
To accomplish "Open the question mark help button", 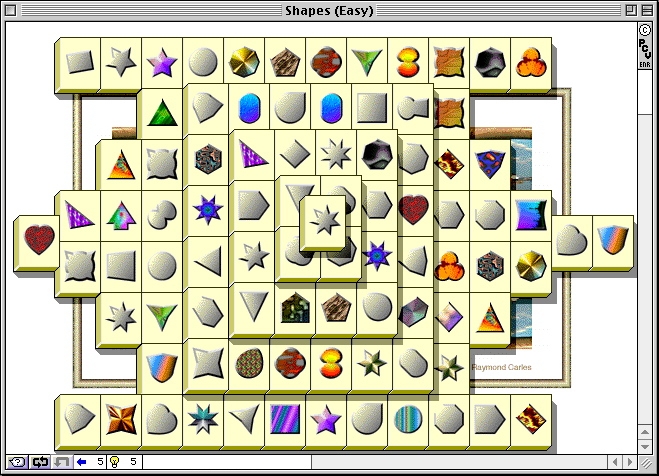I will [x=17, y=462].
